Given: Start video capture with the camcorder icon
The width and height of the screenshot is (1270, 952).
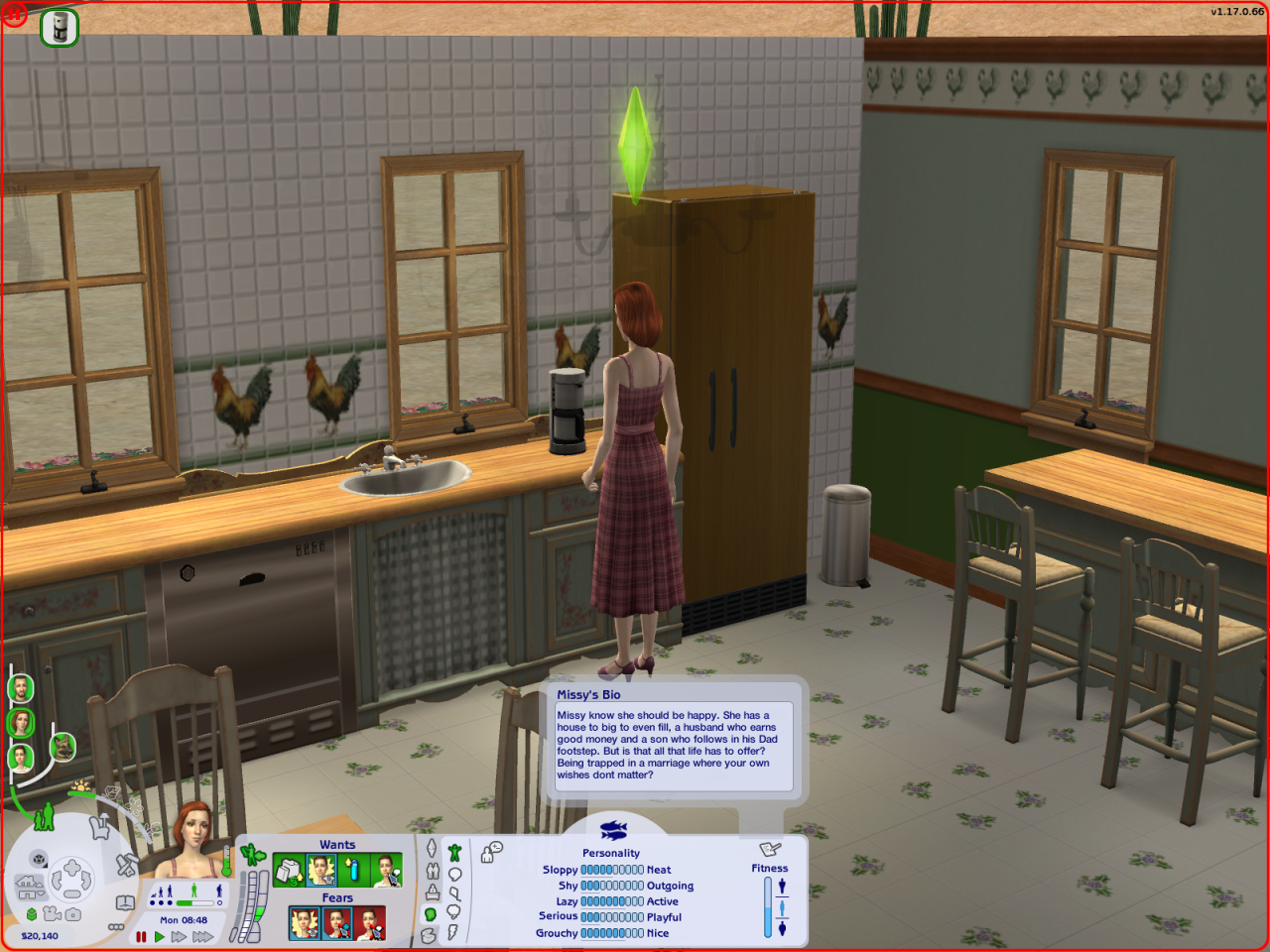Looking at the screenshot, I should point(52,914).
